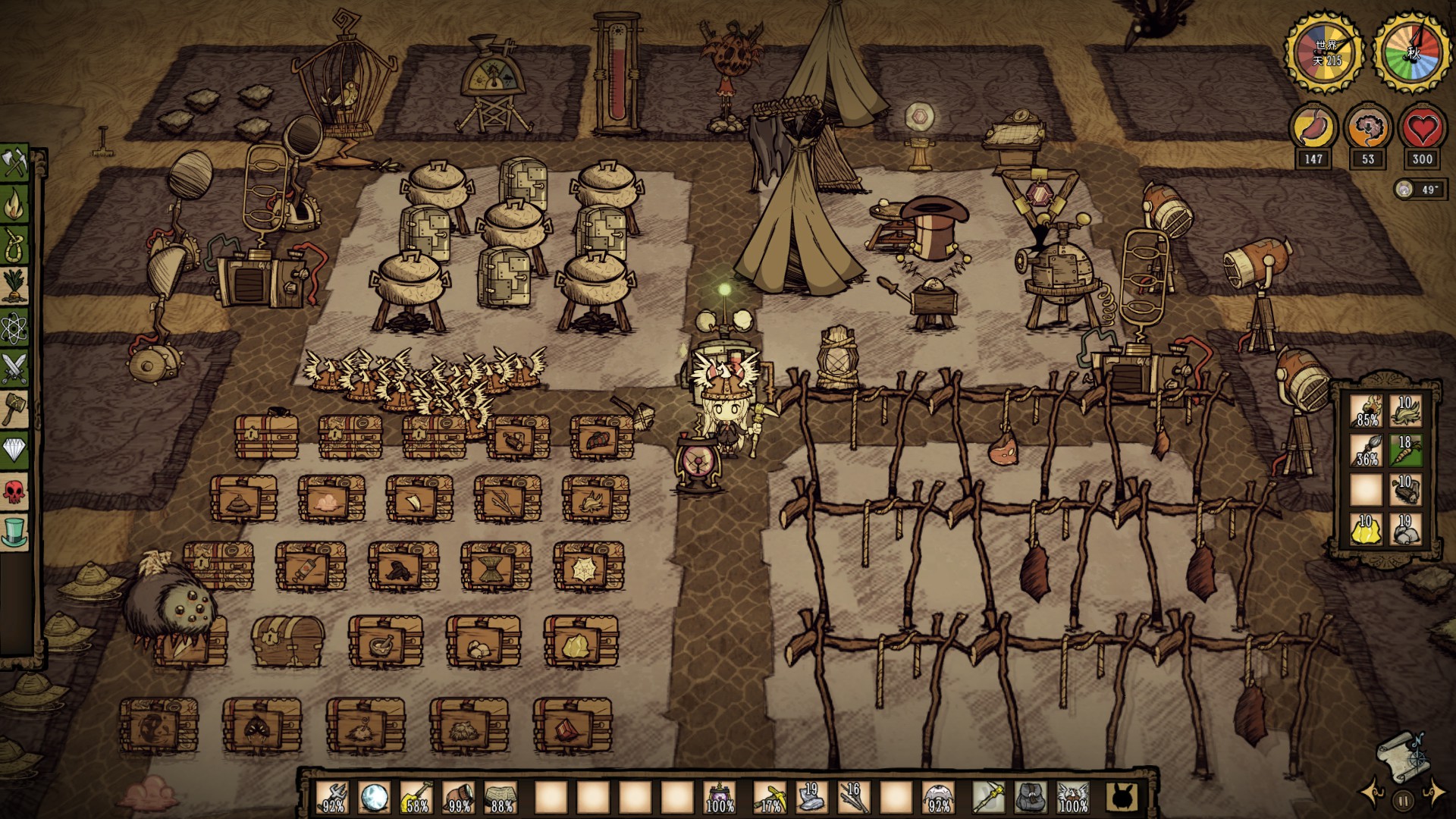Open the Tools crafting tab
This screenshot has width=1456, height=819.
point(14,163)
